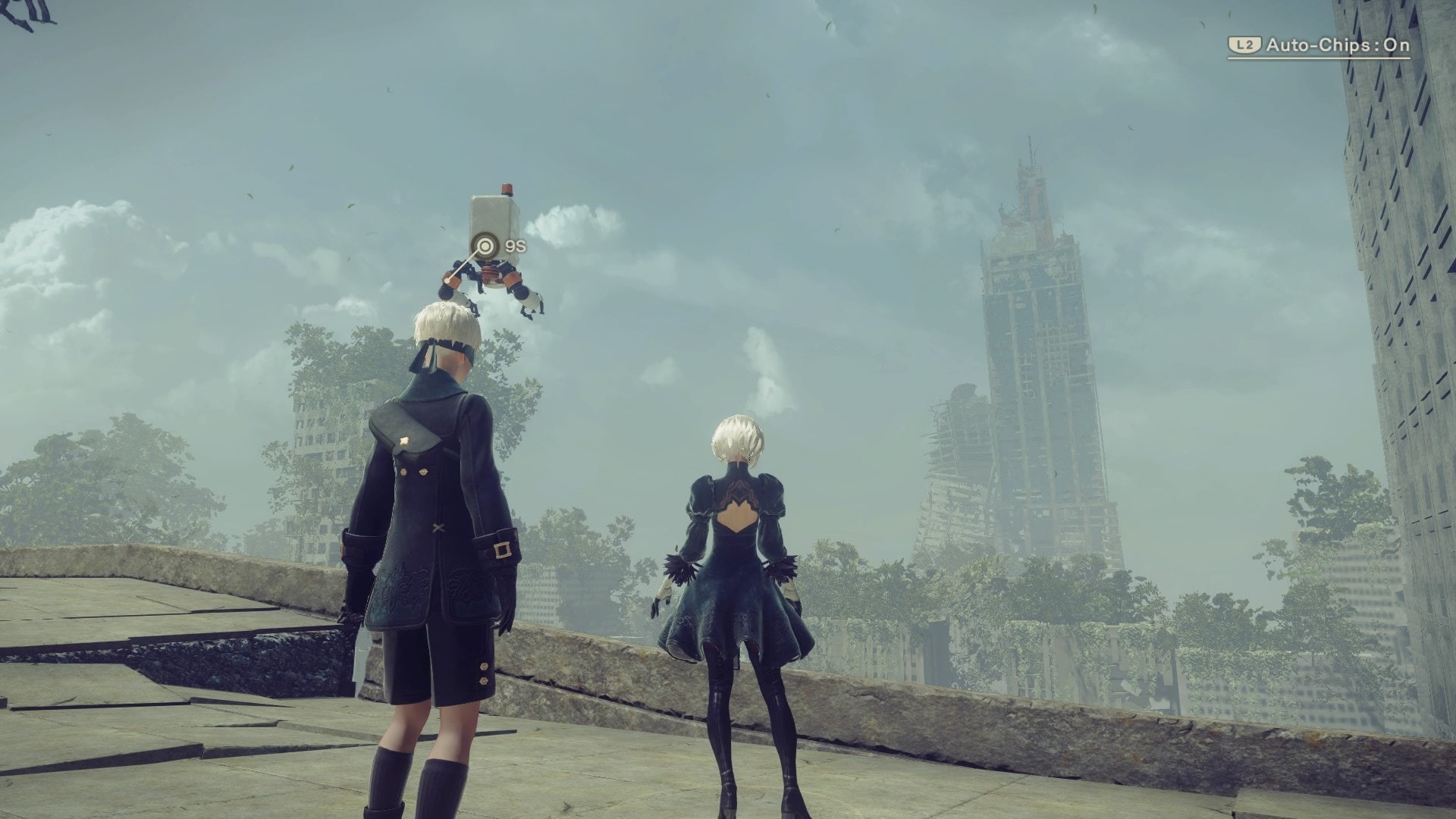Click the L2 button prompt icon

1245,44
